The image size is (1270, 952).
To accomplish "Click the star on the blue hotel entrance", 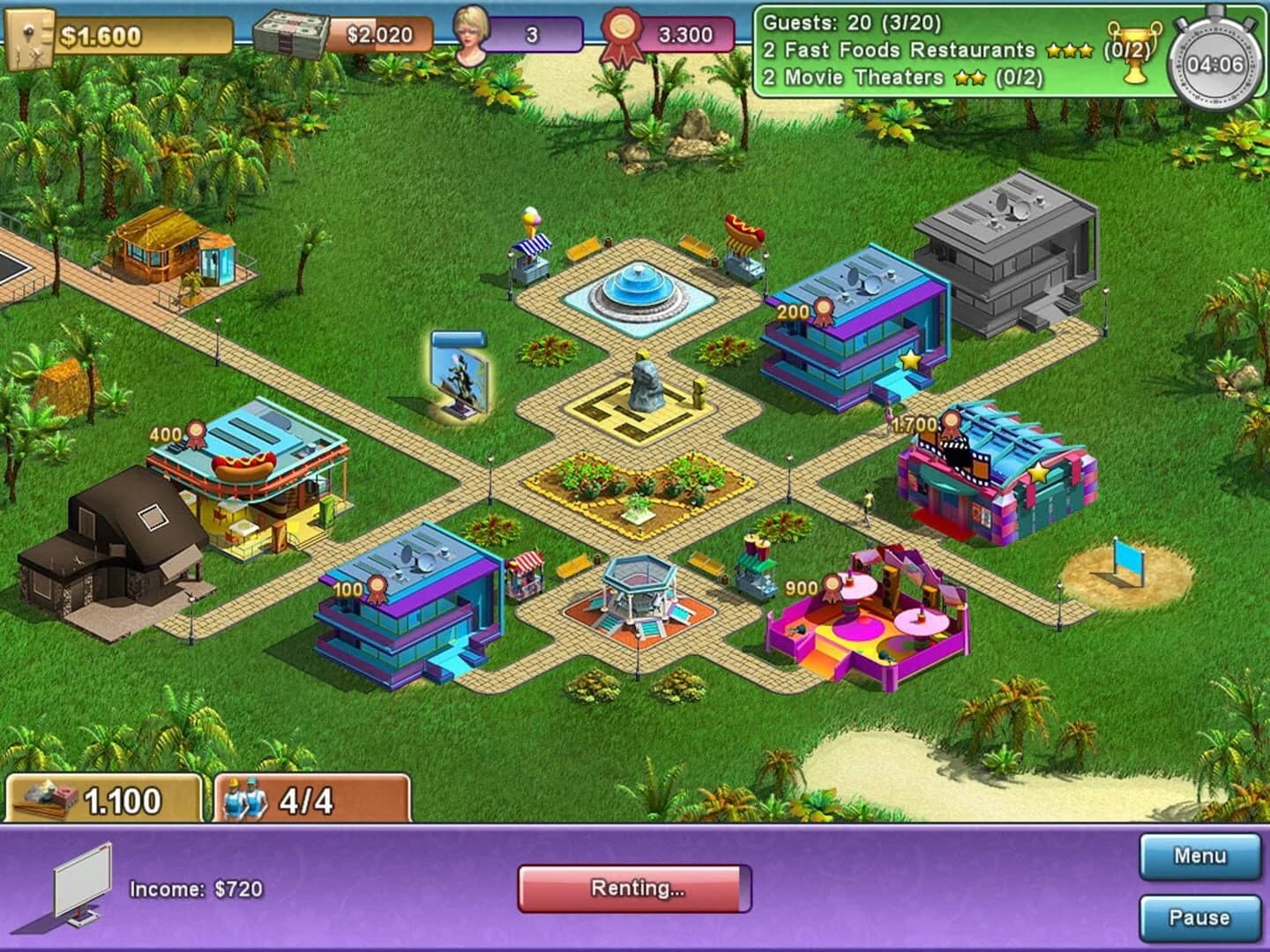I will 908,359.
